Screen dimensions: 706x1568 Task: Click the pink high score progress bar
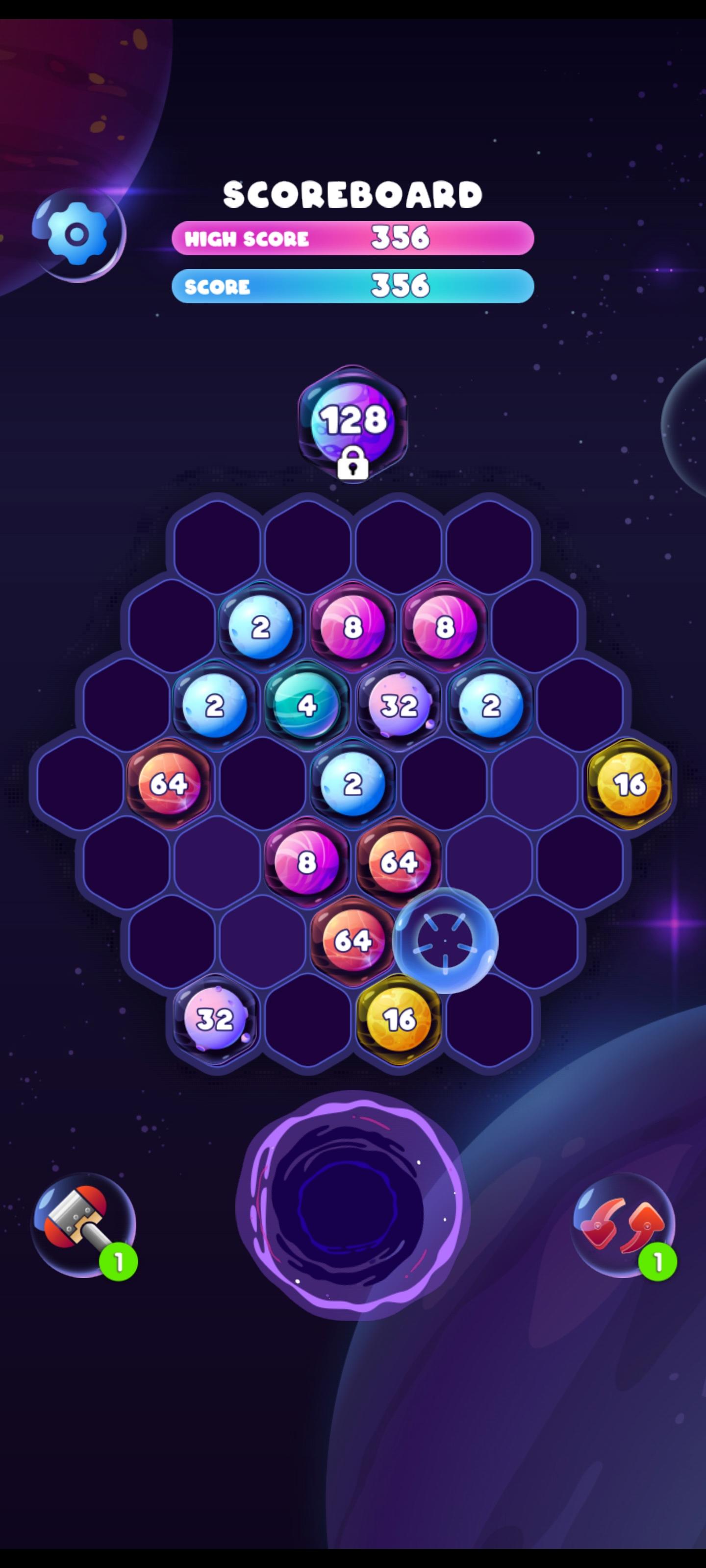(x=353, y=238)
